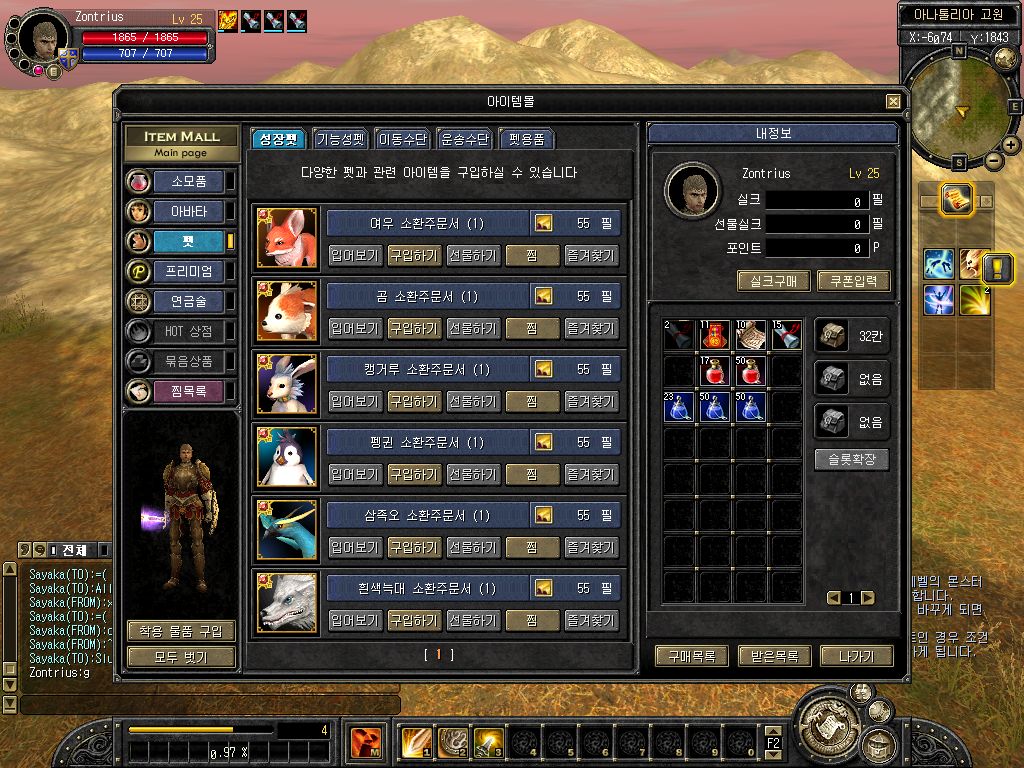The width and height of the screenshot is (1024, 768).
Task: Click the 모두 벗기 remove-all button
Action: [x=181, y=657]
